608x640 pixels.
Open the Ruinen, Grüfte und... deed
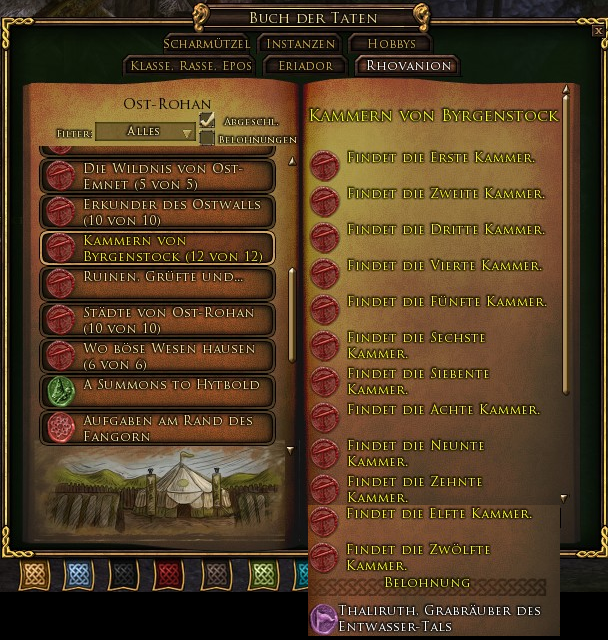[x=157, y=282]
